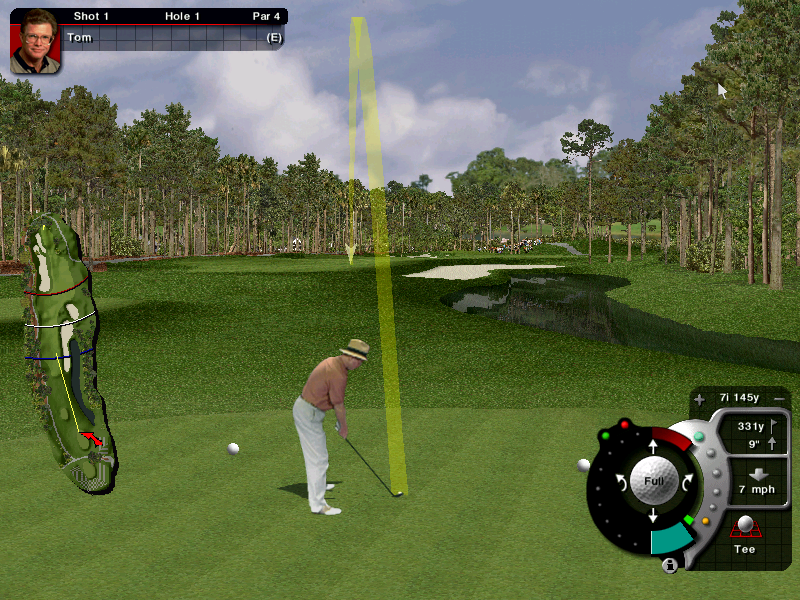Click the teal light on the silver rail

click(699, 437)
